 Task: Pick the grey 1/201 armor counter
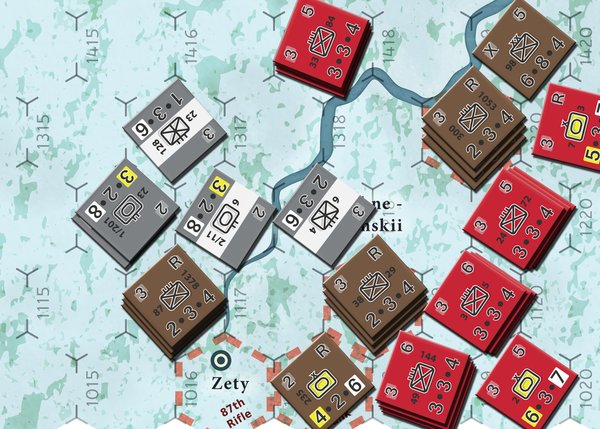coord(125,211)
